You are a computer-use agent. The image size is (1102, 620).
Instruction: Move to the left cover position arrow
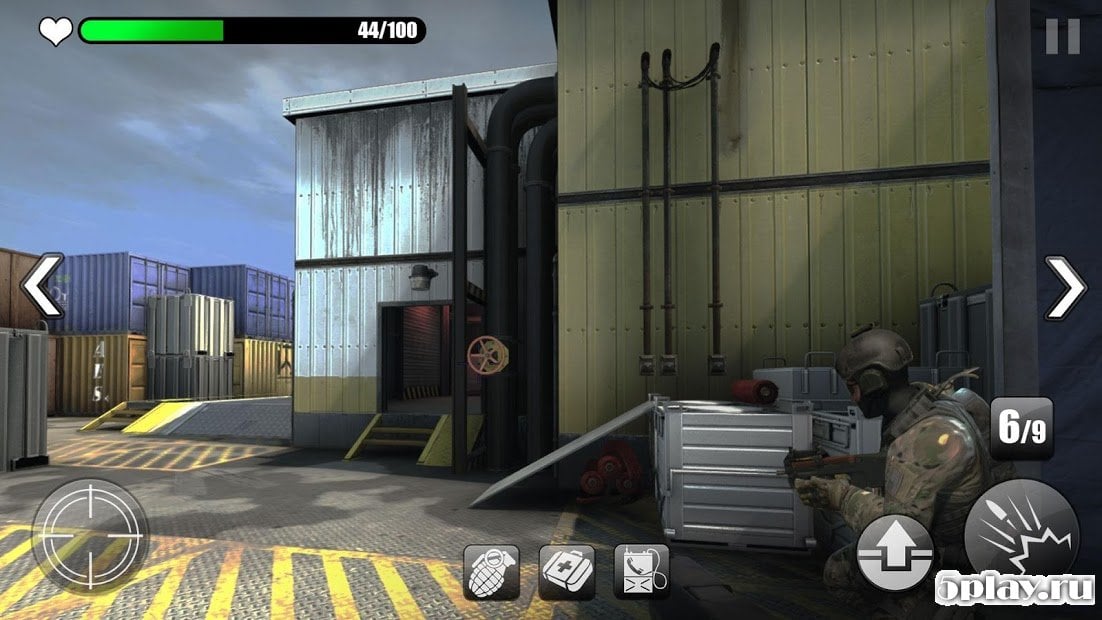tap(42, 285)
